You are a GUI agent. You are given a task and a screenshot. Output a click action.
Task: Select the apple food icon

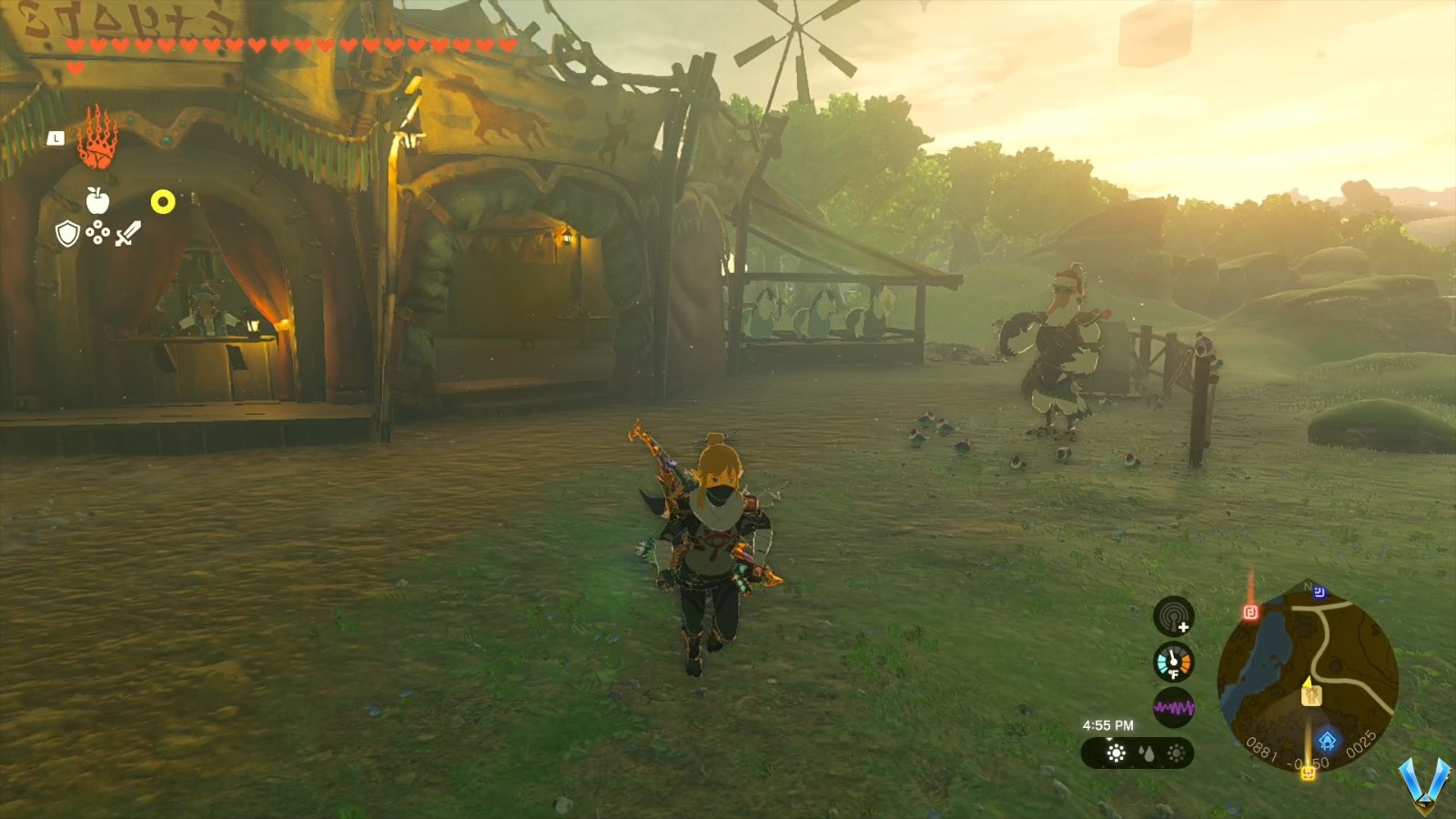pyautogui.click(x=97, y=200)
